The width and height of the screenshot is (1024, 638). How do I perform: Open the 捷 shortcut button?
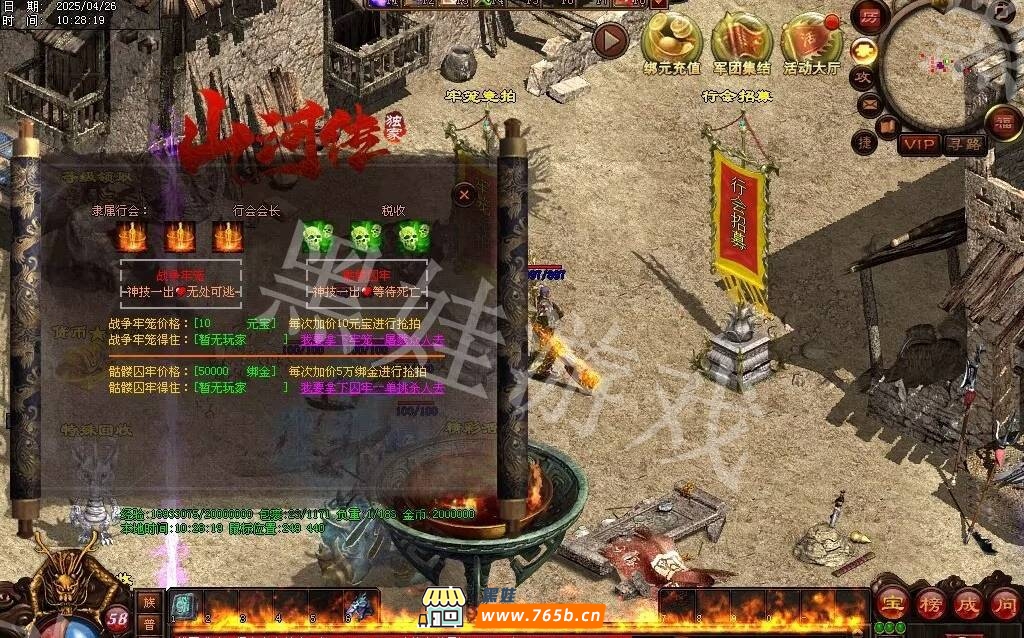865,143
